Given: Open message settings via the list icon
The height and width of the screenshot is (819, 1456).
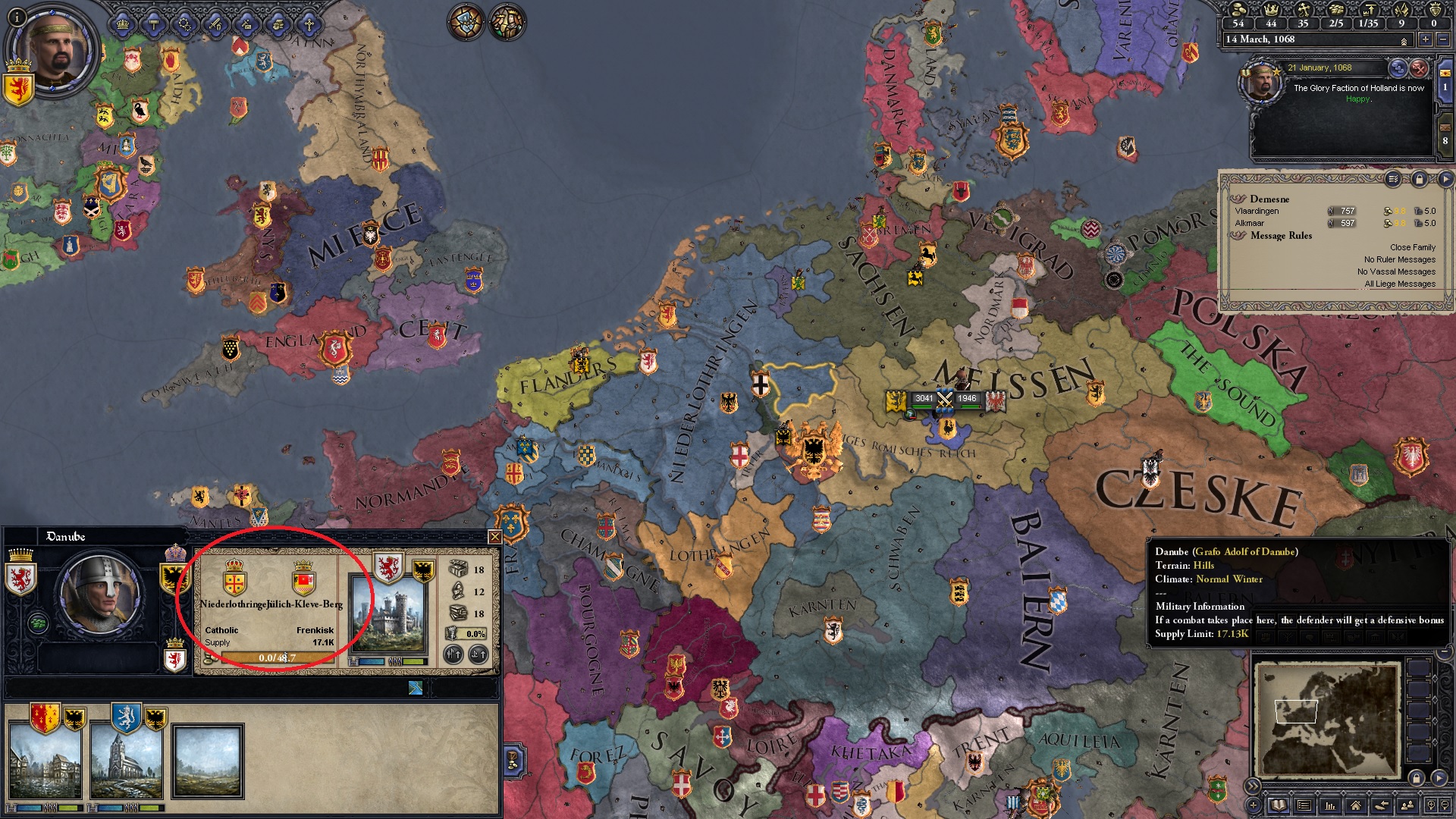Looking at the screenshot, I should pyautogui.click(x=1393, y=180).
